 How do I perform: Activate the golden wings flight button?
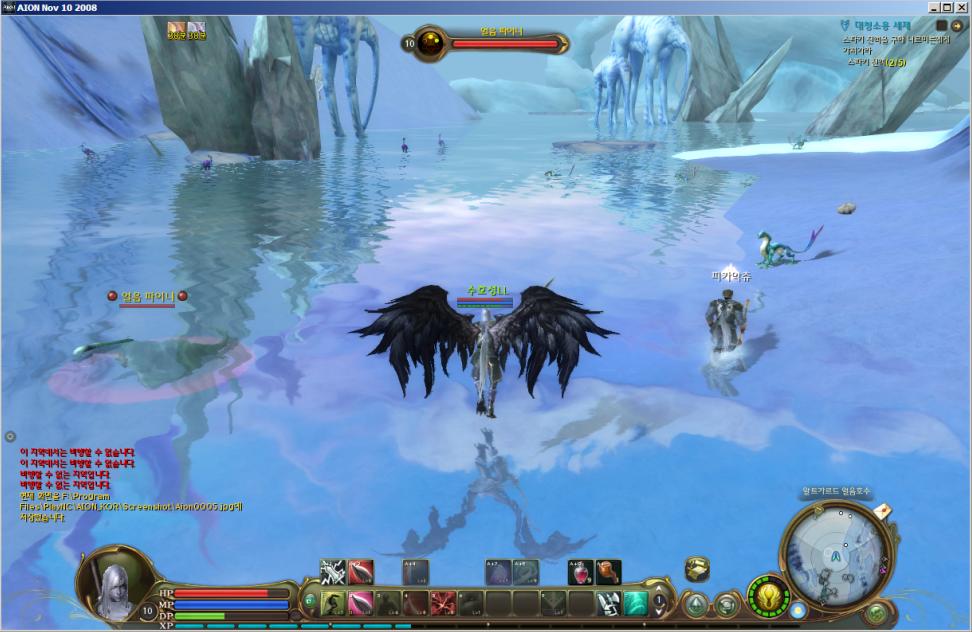coord(768,594)
